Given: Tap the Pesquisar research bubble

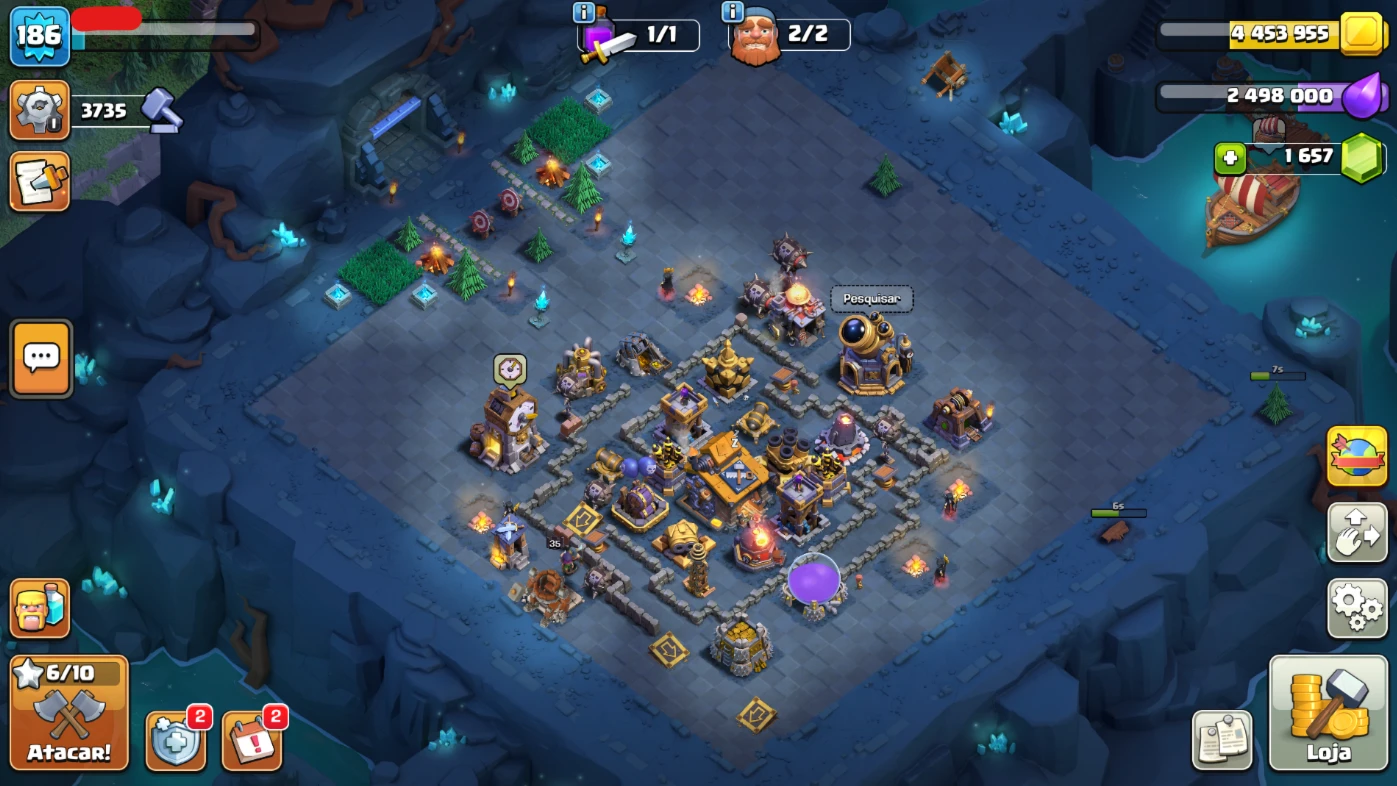Looking at the screenshot, I should pyautogui.click(x=871, y=299).
